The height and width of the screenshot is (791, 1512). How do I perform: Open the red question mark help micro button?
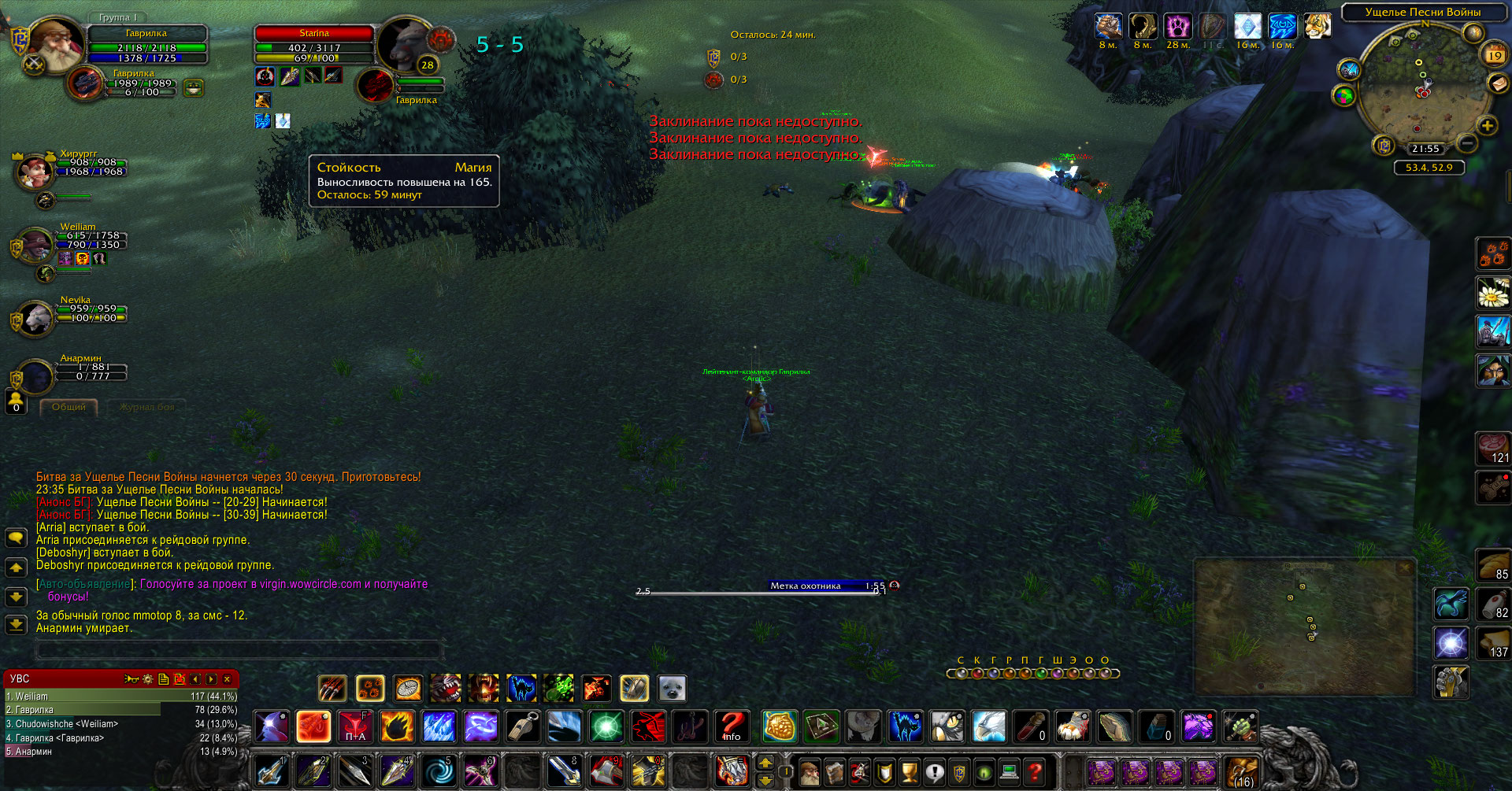[1035, 772]
